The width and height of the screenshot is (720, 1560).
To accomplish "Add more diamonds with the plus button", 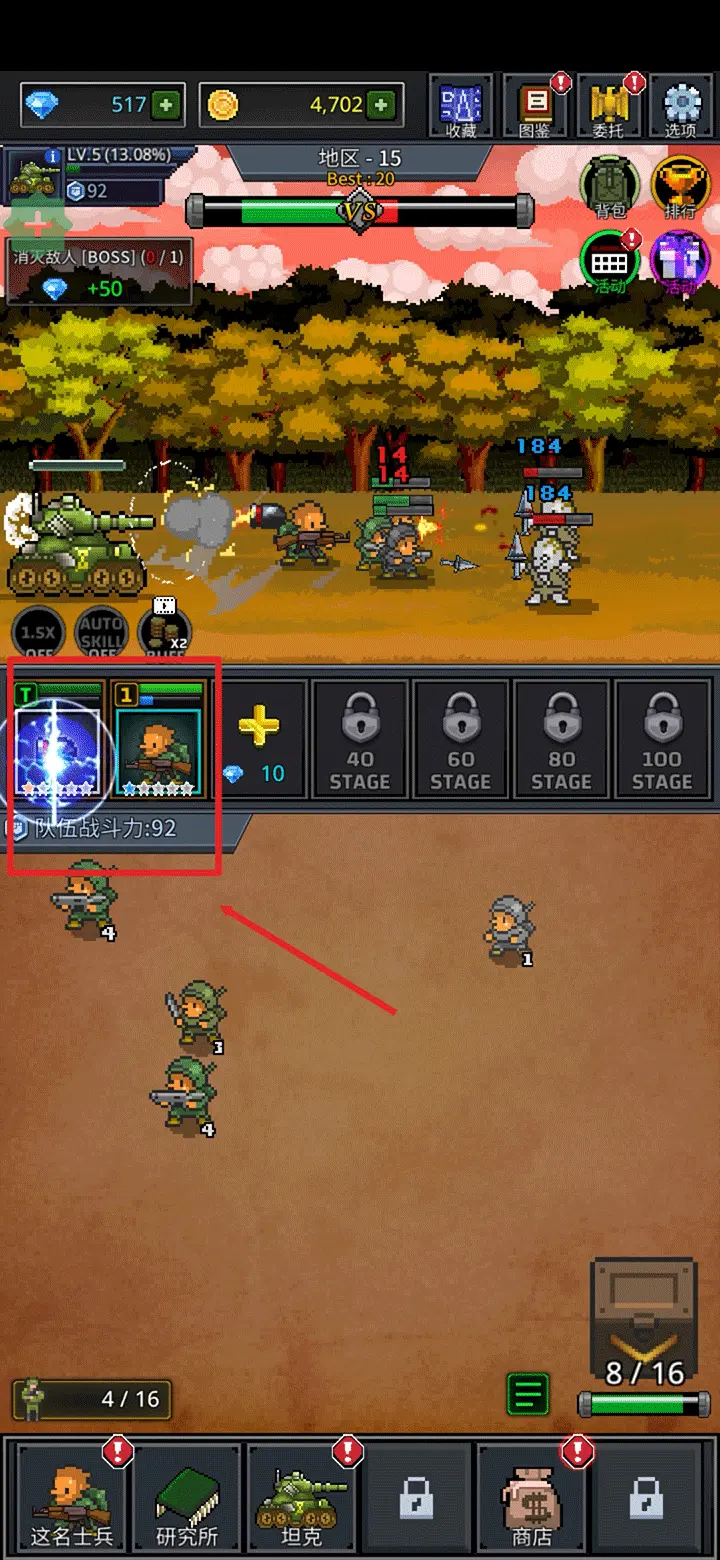I will click(166, 104).
